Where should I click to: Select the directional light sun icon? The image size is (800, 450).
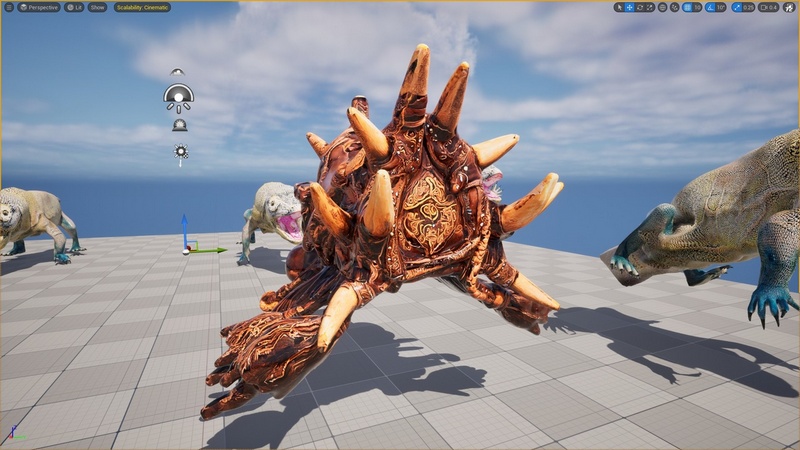tap(181, 152)
